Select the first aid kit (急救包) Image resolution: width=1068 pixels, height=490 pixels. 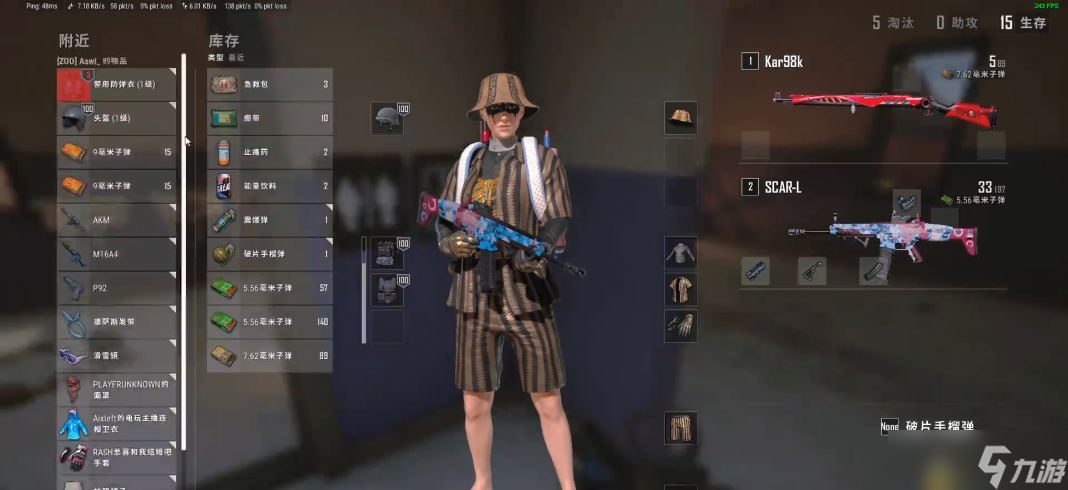(269, 85)
